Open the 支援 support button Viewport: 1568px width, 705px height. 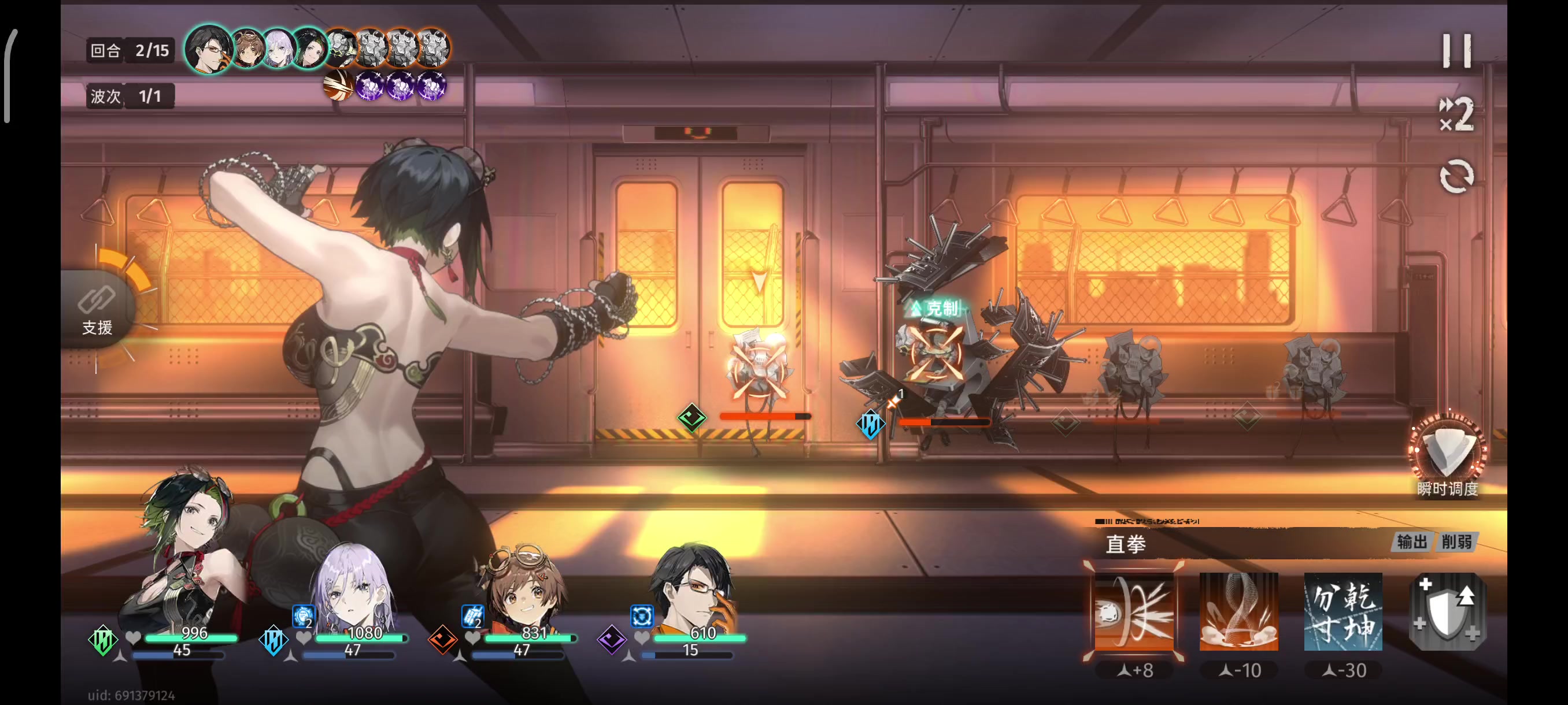coord(97,309)
